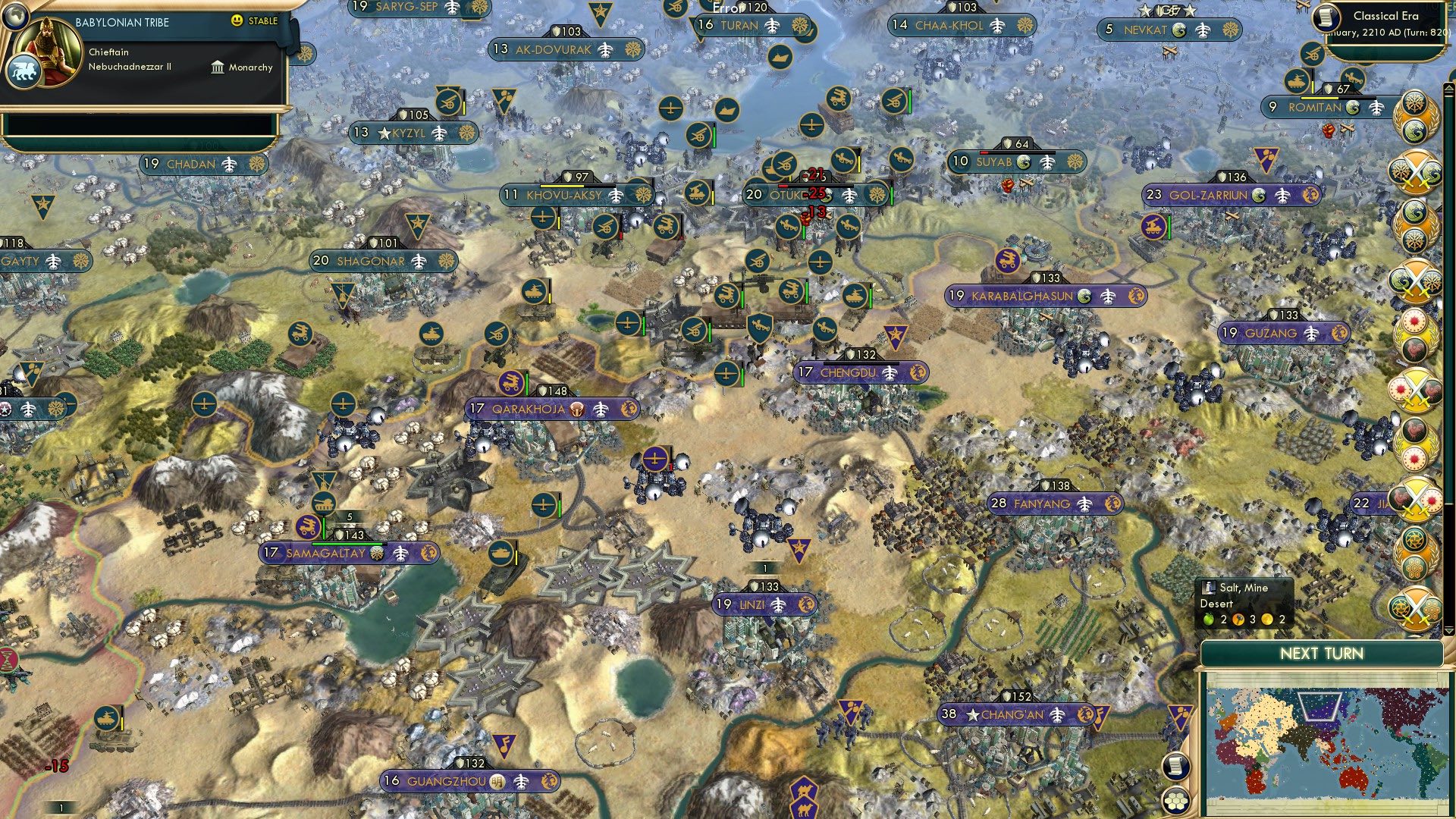The height and width of the screenshot is (819, 1456).
Task: Click the scroll-down arrow below the notification list
Action: [x=1448, y=632]
